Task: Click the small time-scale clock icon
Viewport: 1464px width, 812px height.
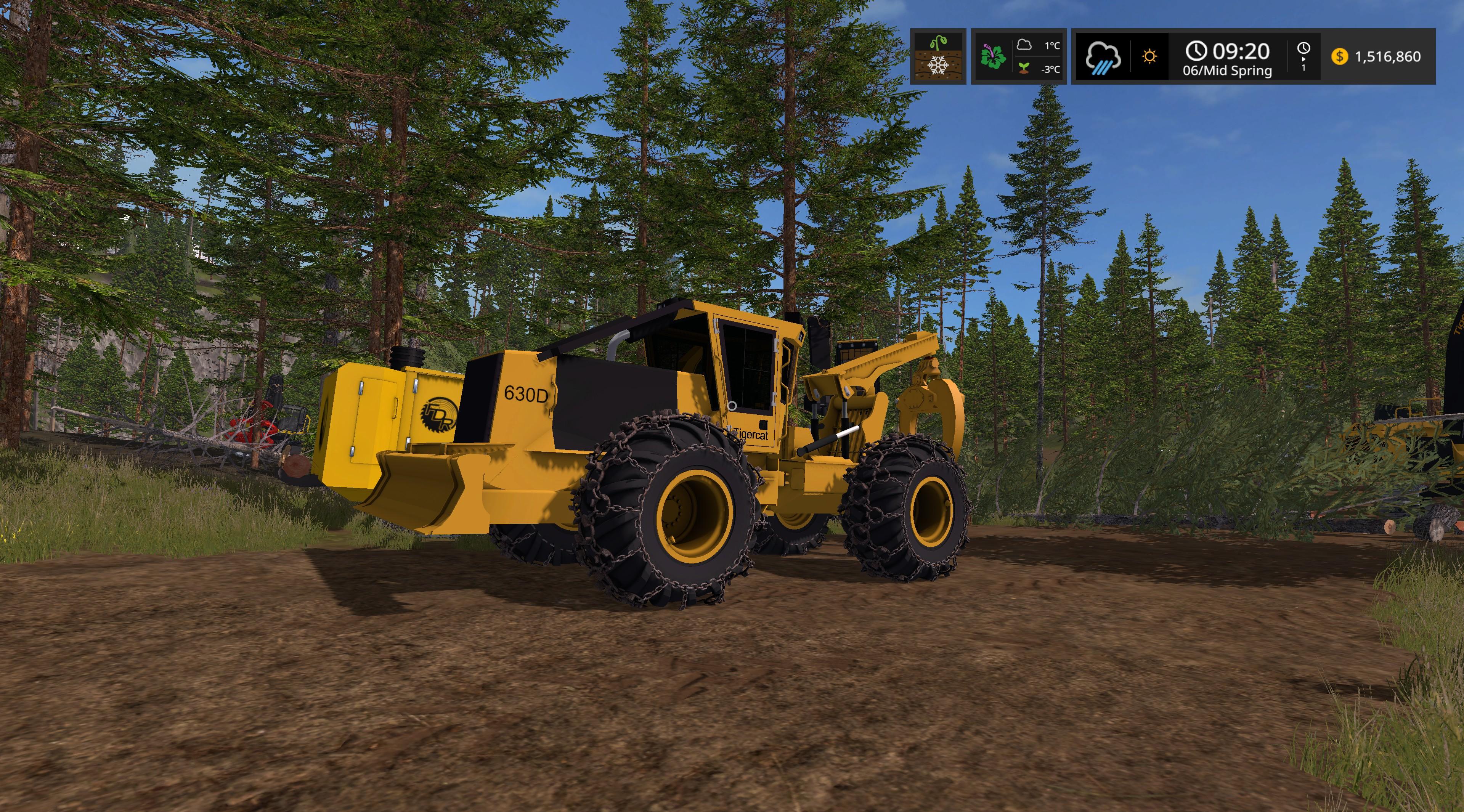Action: point(1303,49)
